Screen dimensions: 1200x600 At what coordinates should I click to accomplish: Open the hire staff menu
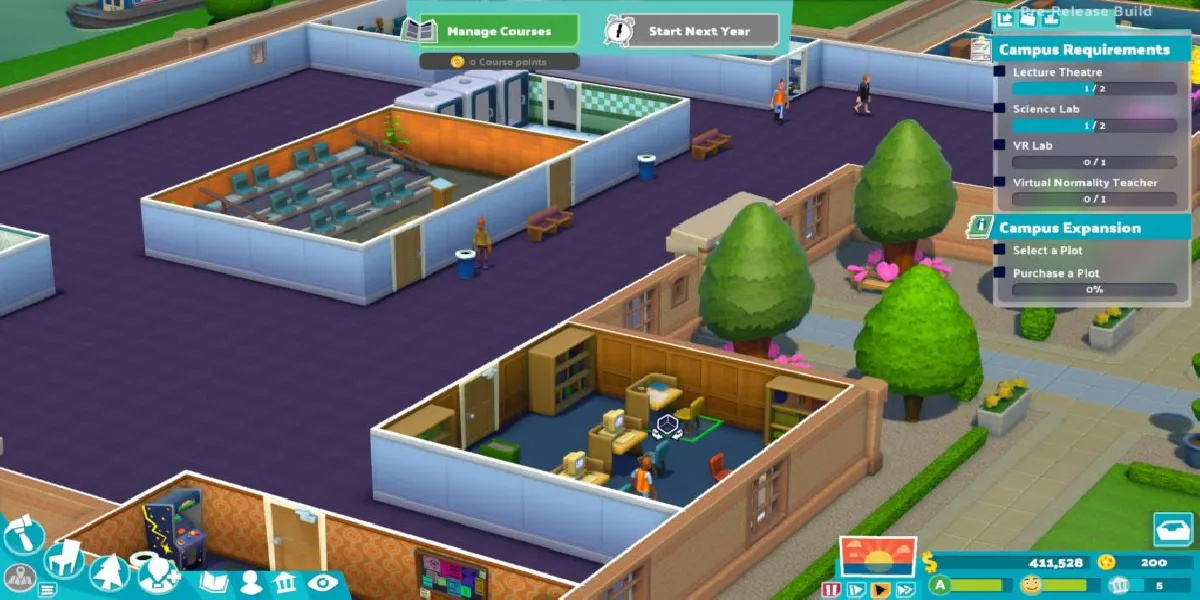(x=158, y=576)
